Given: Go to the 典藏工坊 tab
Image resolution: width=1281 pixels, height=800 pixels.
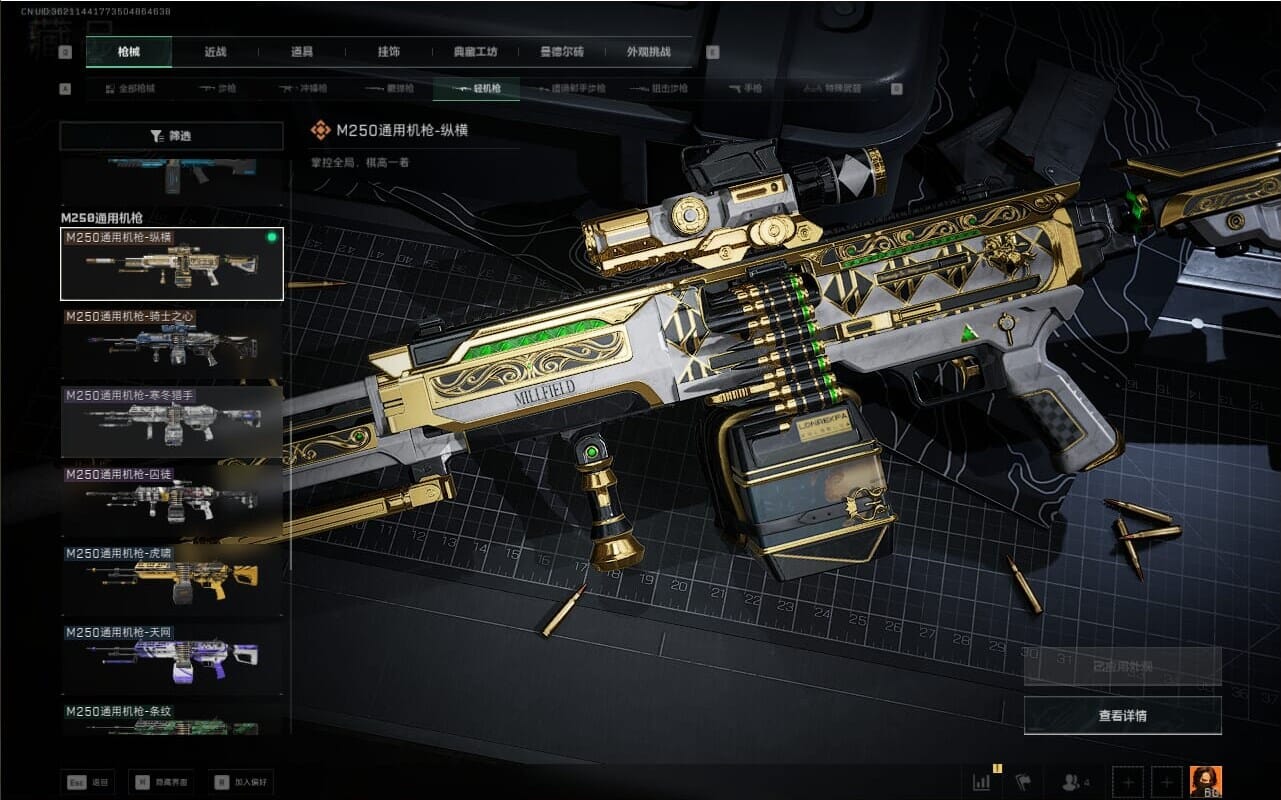Looking at the screenshot, I should [x=475, y=52].
